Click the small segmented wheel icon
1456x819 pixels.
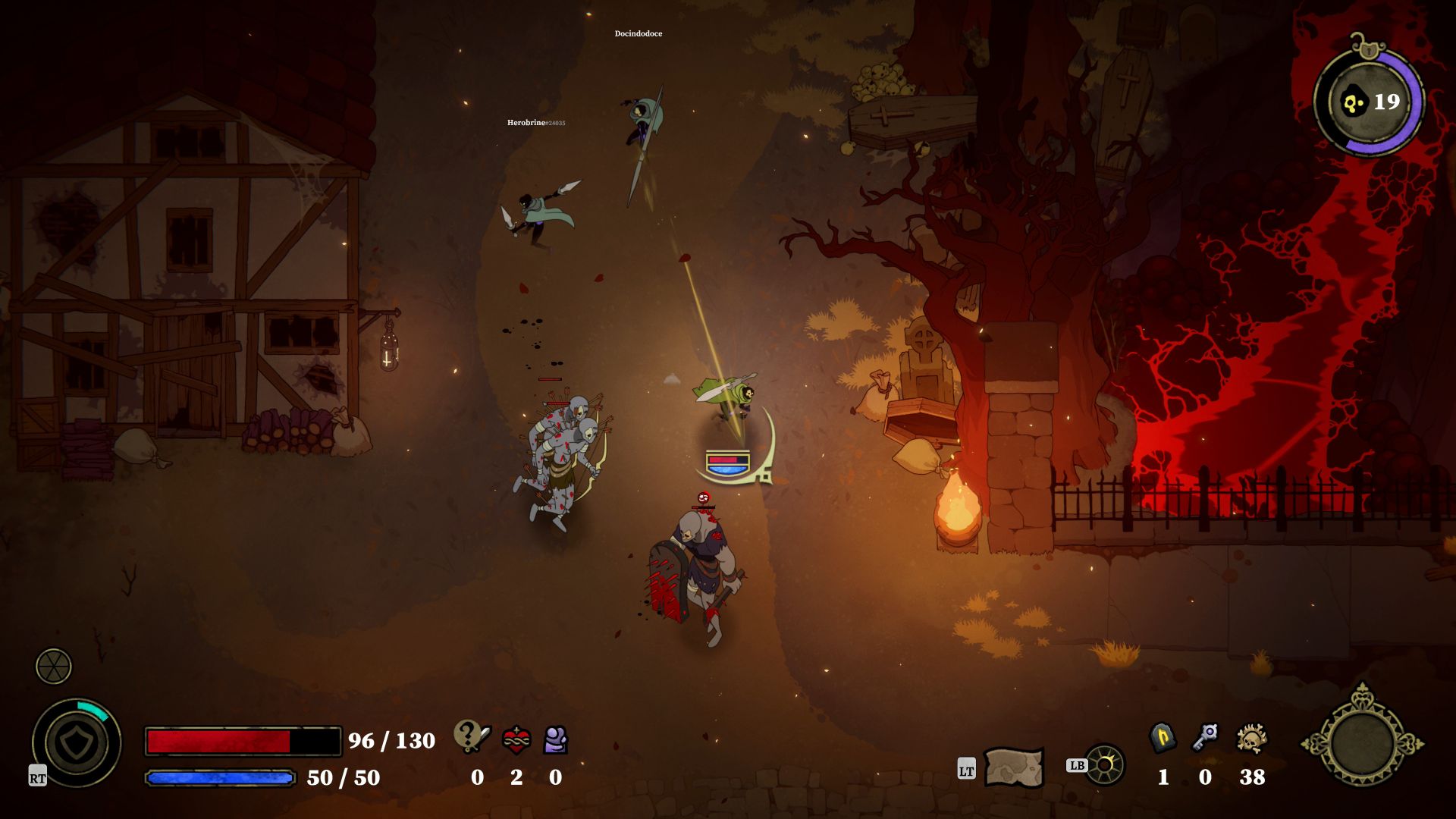(x=54, y=667)
